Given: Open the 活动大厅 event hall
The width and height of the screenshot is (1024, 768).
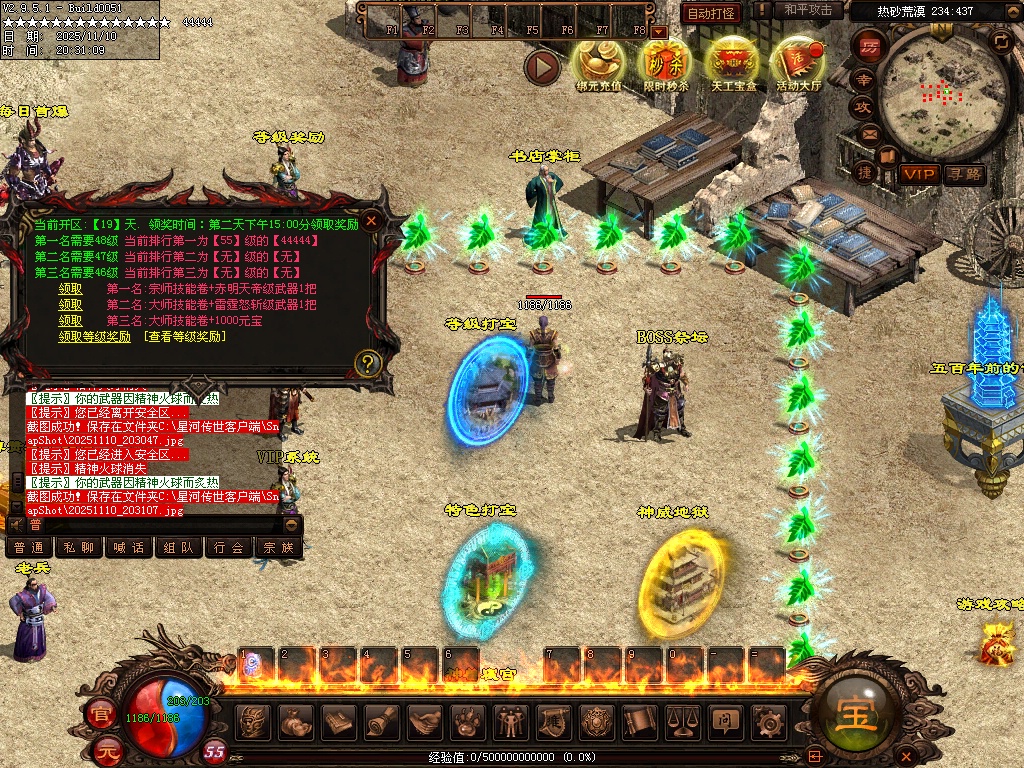Looking at the screenshot, I should click(798, 63).
